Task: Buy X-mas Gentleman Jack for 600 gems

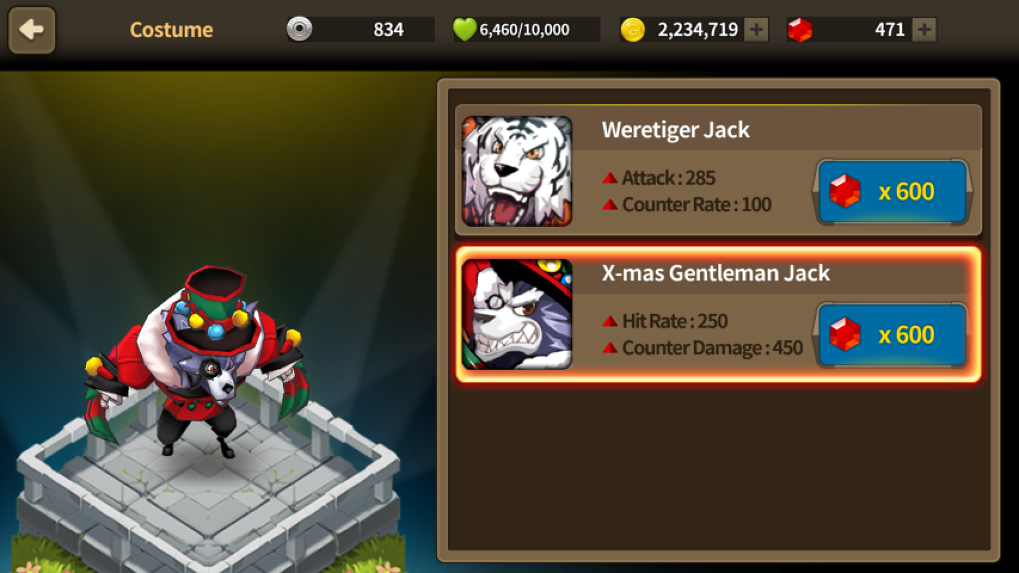Action: [x=893, y=334]
